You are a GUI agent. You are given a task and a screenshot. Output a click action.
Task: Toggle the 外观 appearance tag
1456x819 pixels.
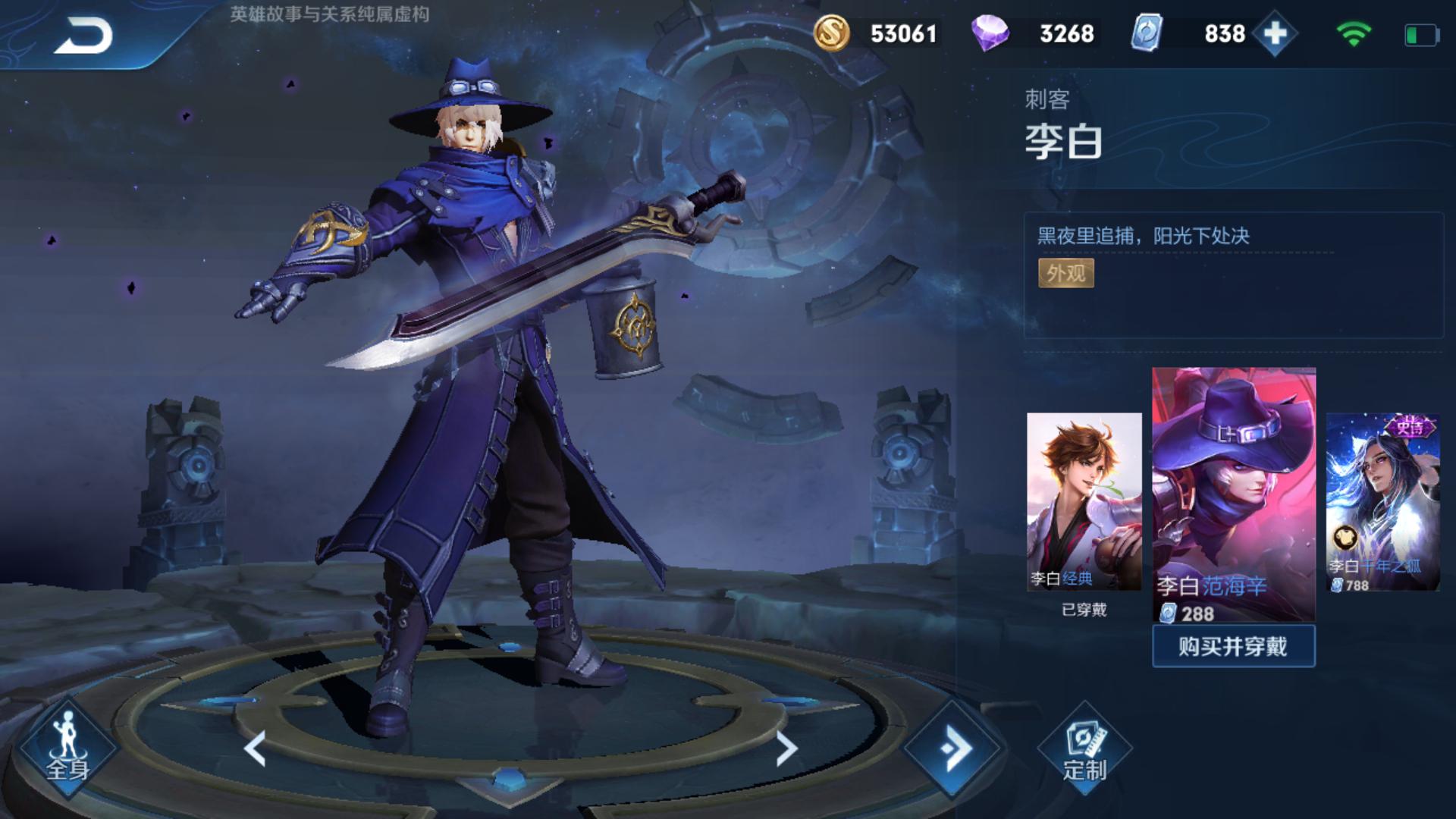point(1065,273)
